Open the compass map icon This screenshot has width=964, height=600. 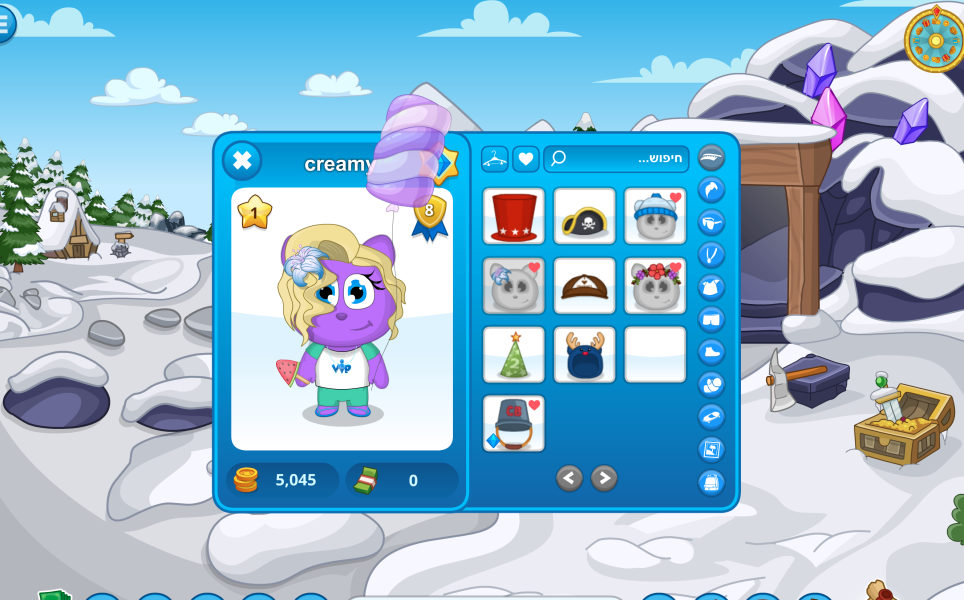click(934, 40)
